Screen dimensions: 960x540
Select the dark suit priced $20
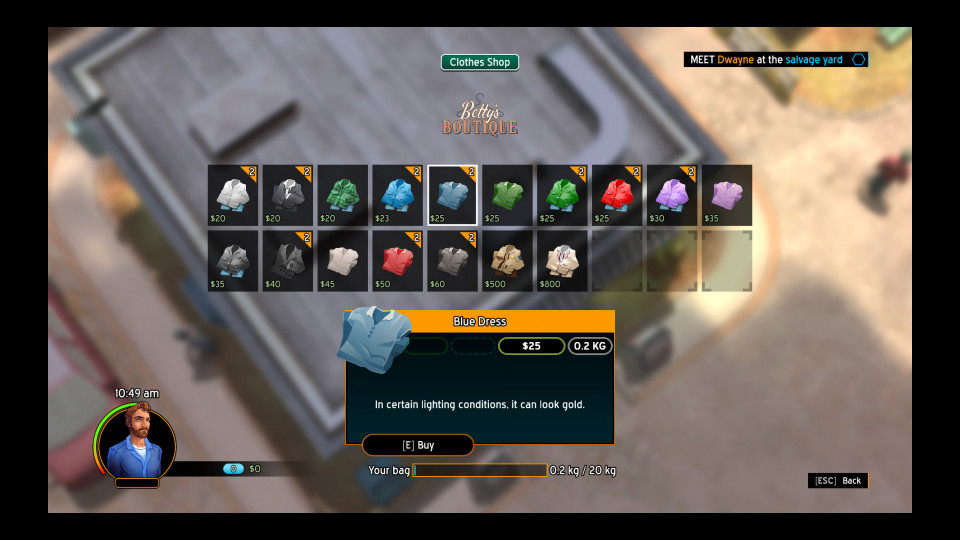(x=288, y=195)
